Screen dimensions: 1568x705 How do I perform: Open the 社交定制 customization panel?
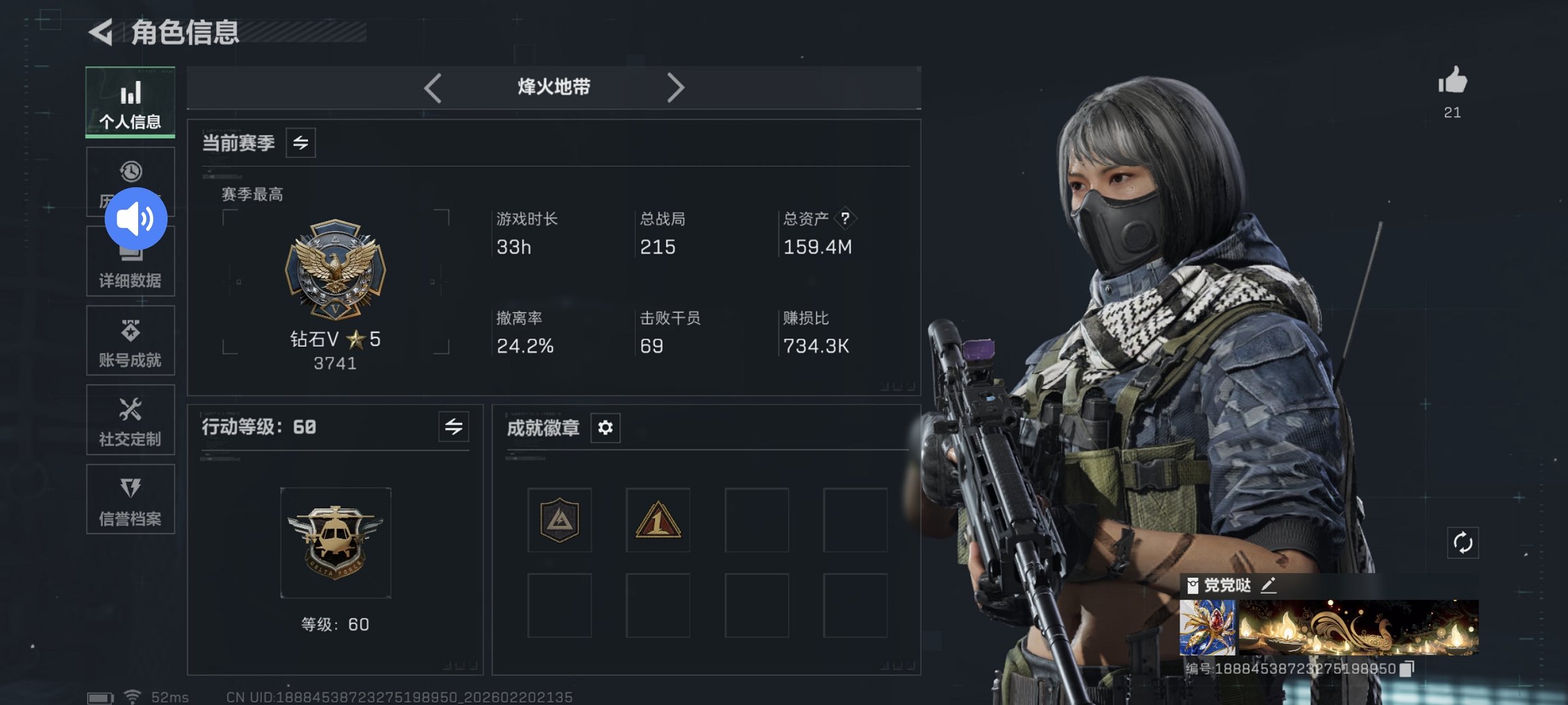131,420
